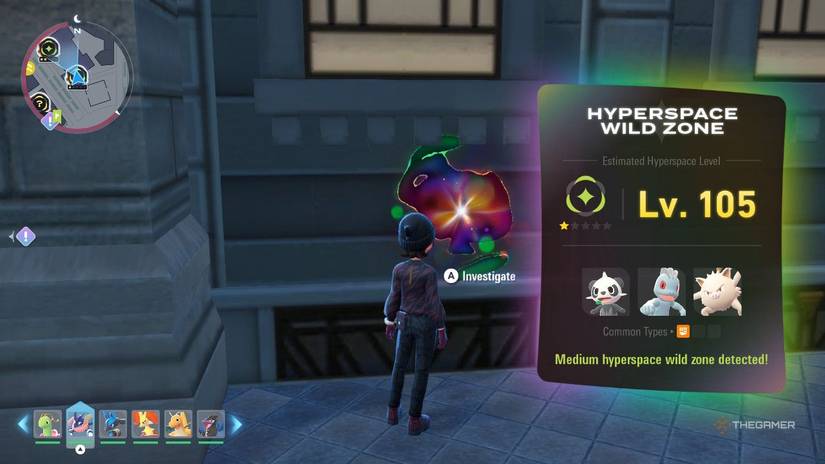Image resolution: width=825 pixels, height=464 pixels.
Task: Select the Machop portrait in the wild zone panel
Action: pyautogui.click(x=662, y=292)
